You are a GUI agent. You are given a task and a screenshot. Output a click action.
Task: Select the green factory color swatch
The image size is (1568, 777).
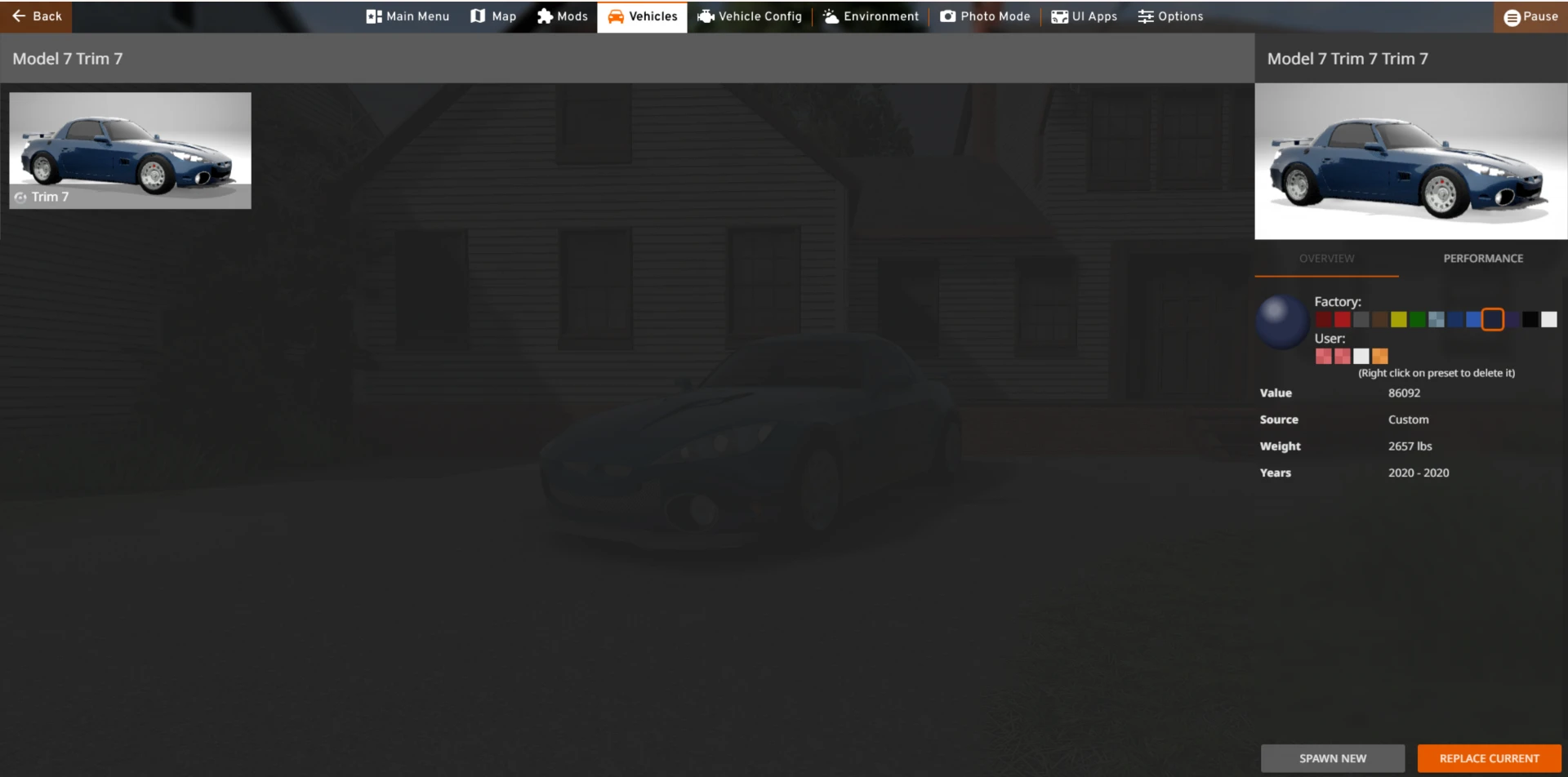click(1419, 319)
